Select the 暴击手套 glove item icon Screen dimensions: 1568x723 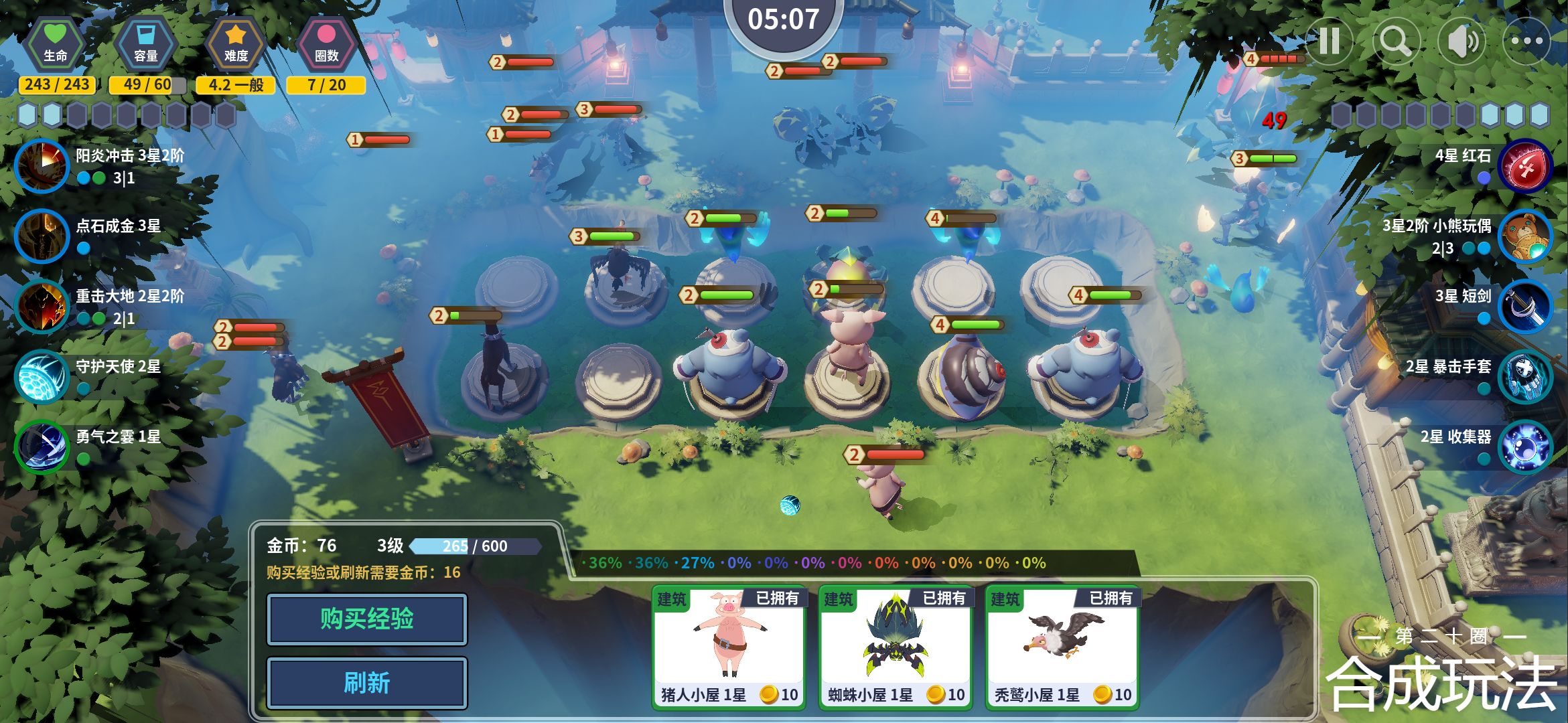[x=1525, y=376]
